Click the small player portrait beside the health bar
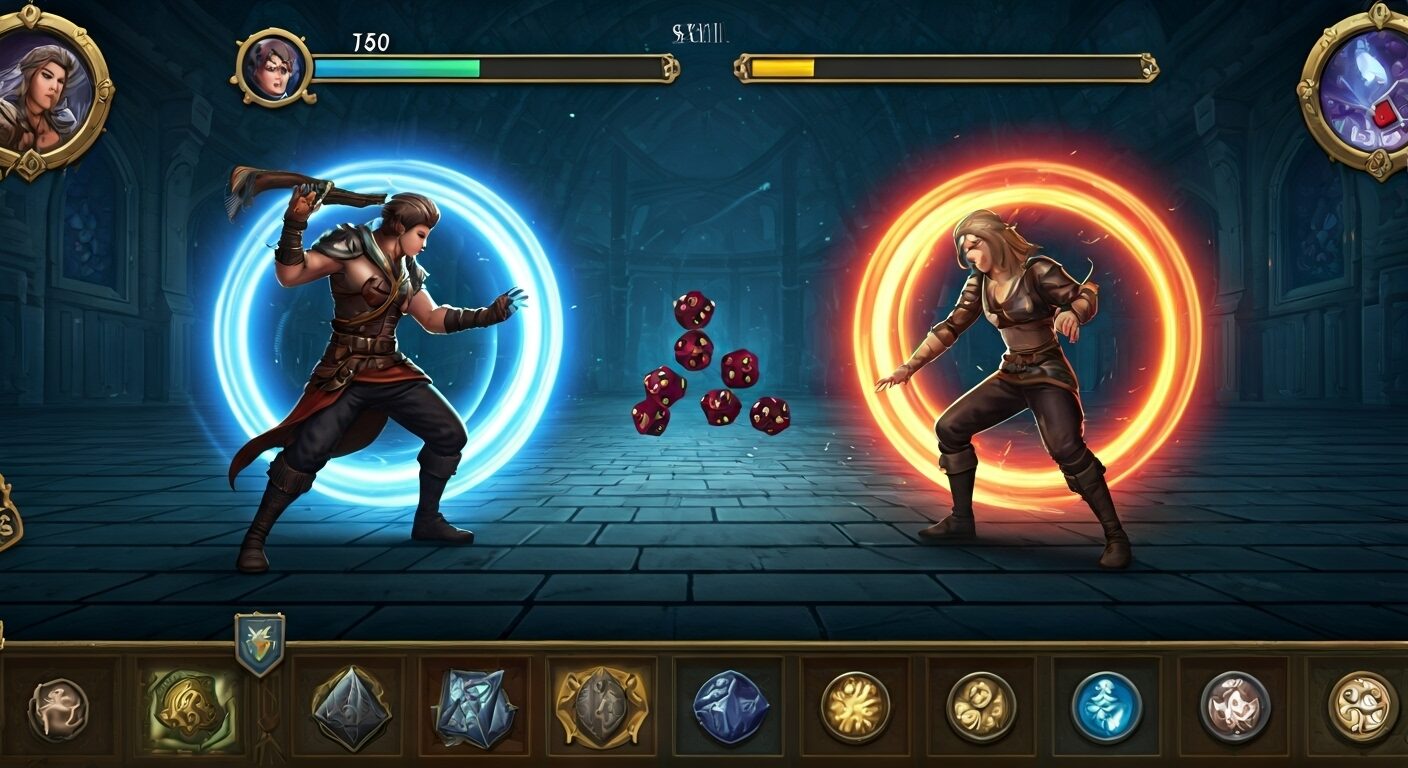The height and width of the screenshot is (768, 1408). [x=273, y=67]
